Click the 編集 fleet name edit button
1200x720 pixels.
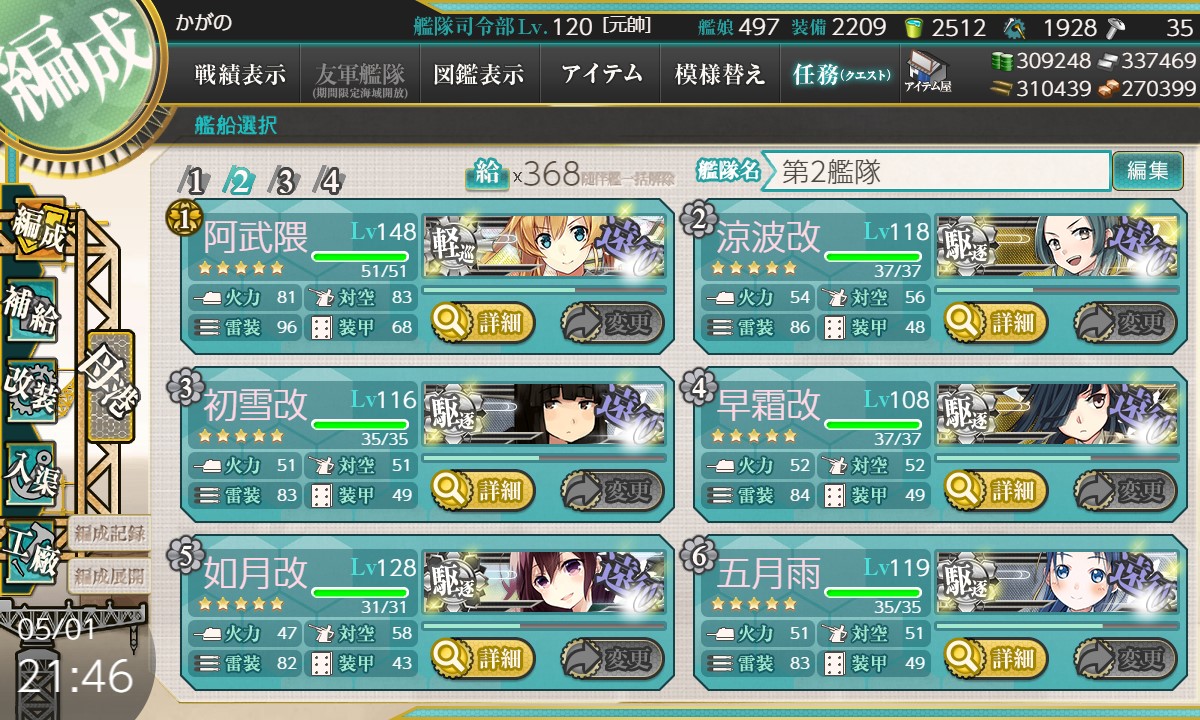pos(1146,171)
